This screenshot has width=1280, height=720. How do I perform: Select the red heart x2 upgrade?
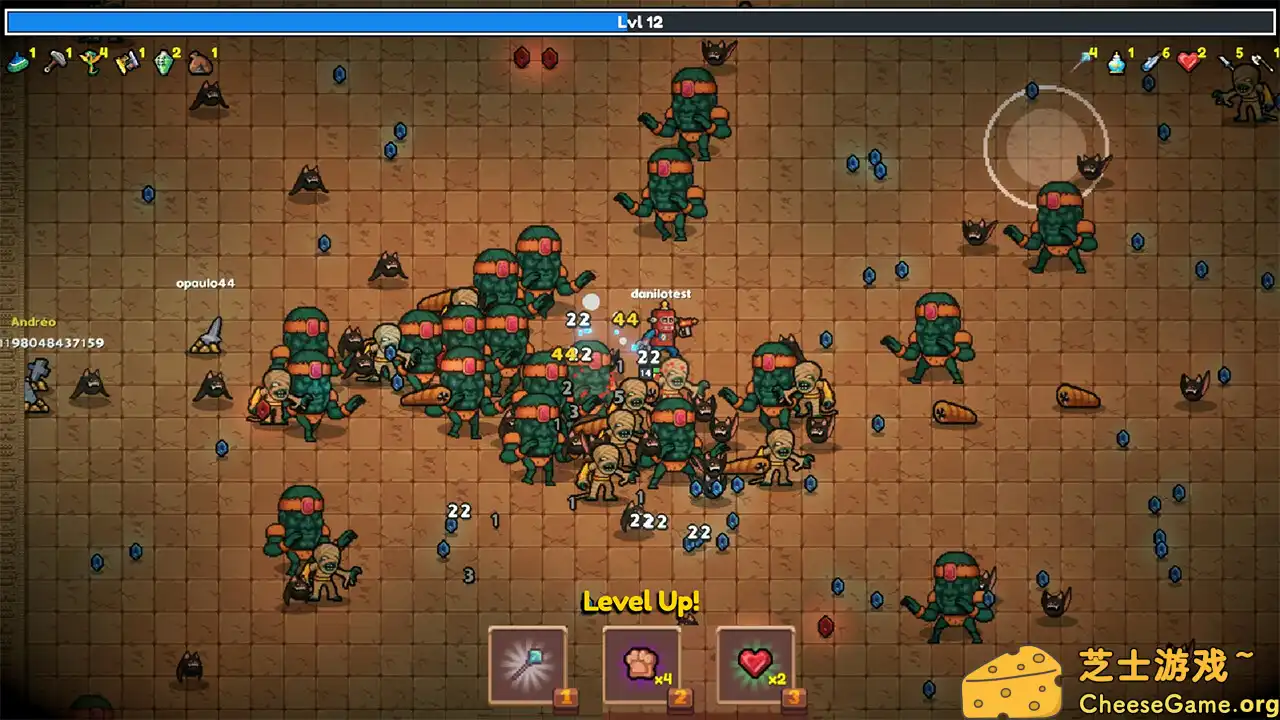point(755,664)
